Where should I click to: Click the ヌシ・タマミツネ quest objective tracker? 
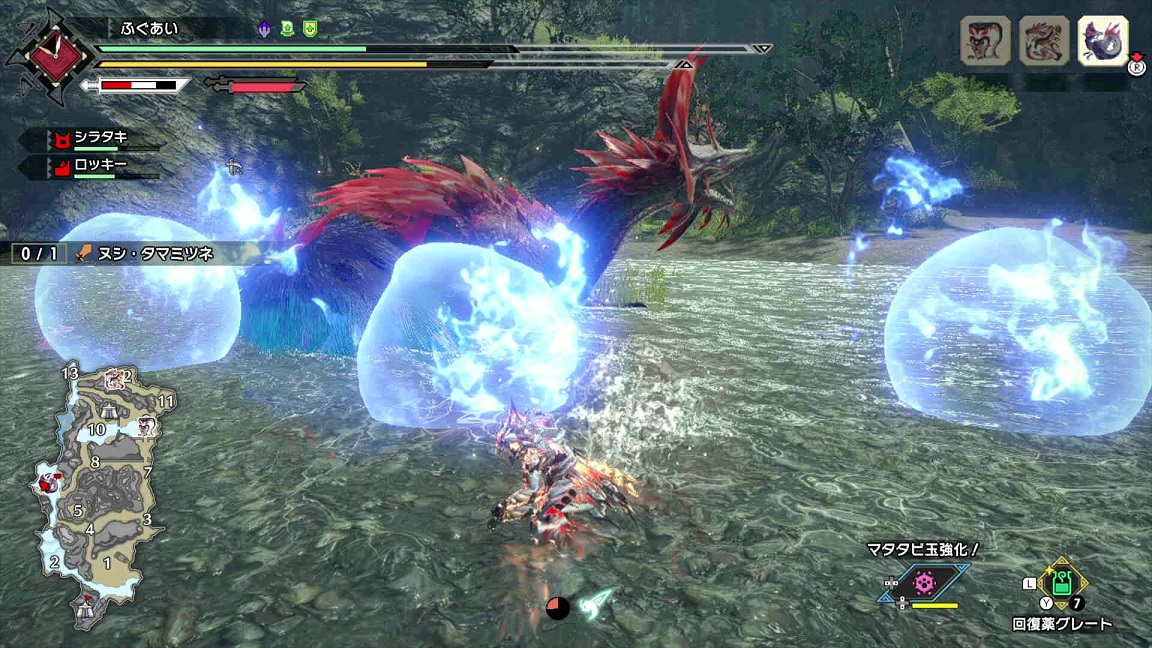tap(125, 254)
